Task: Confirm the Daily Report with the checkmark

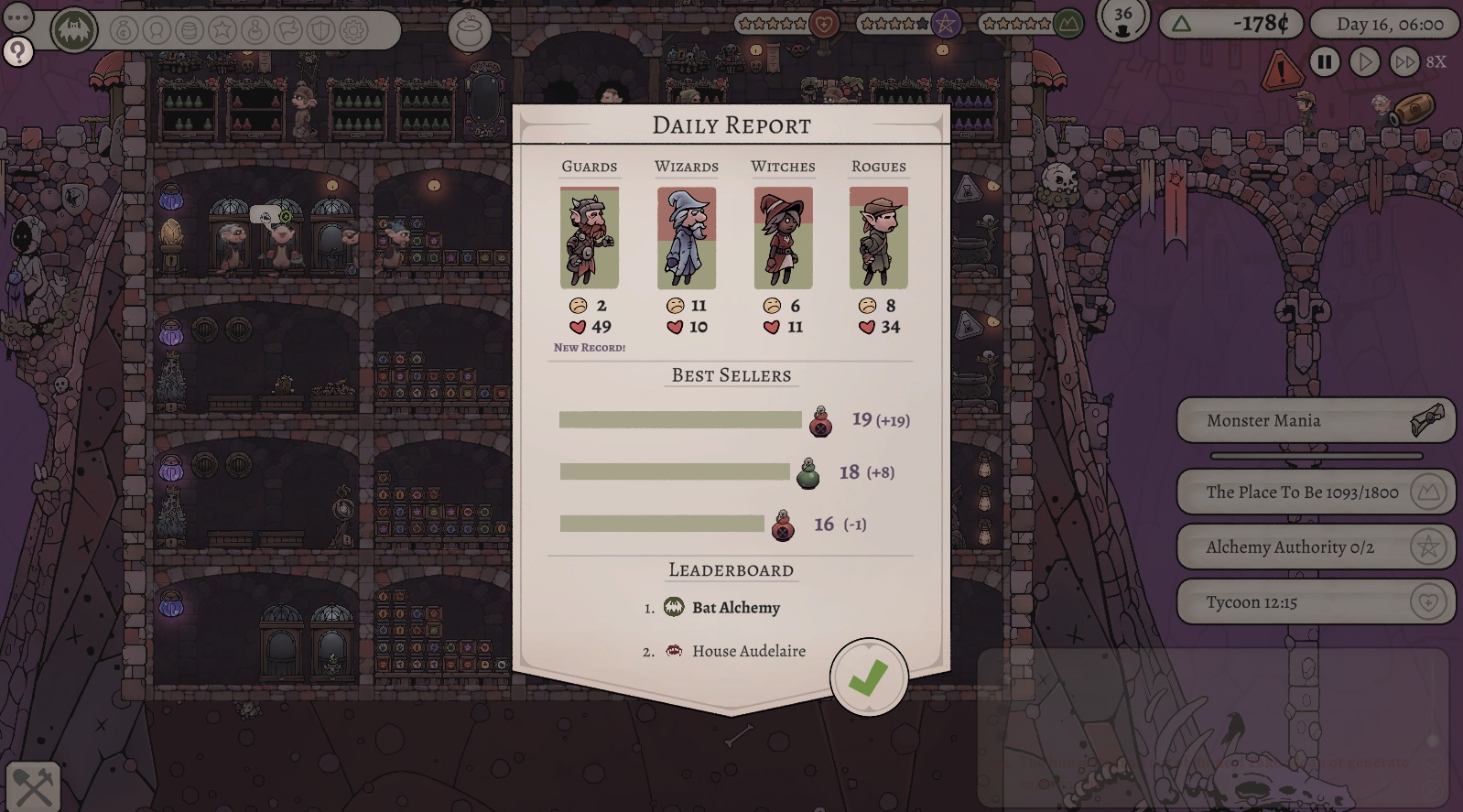Action: pyautogui.click(x=868, y=678)
